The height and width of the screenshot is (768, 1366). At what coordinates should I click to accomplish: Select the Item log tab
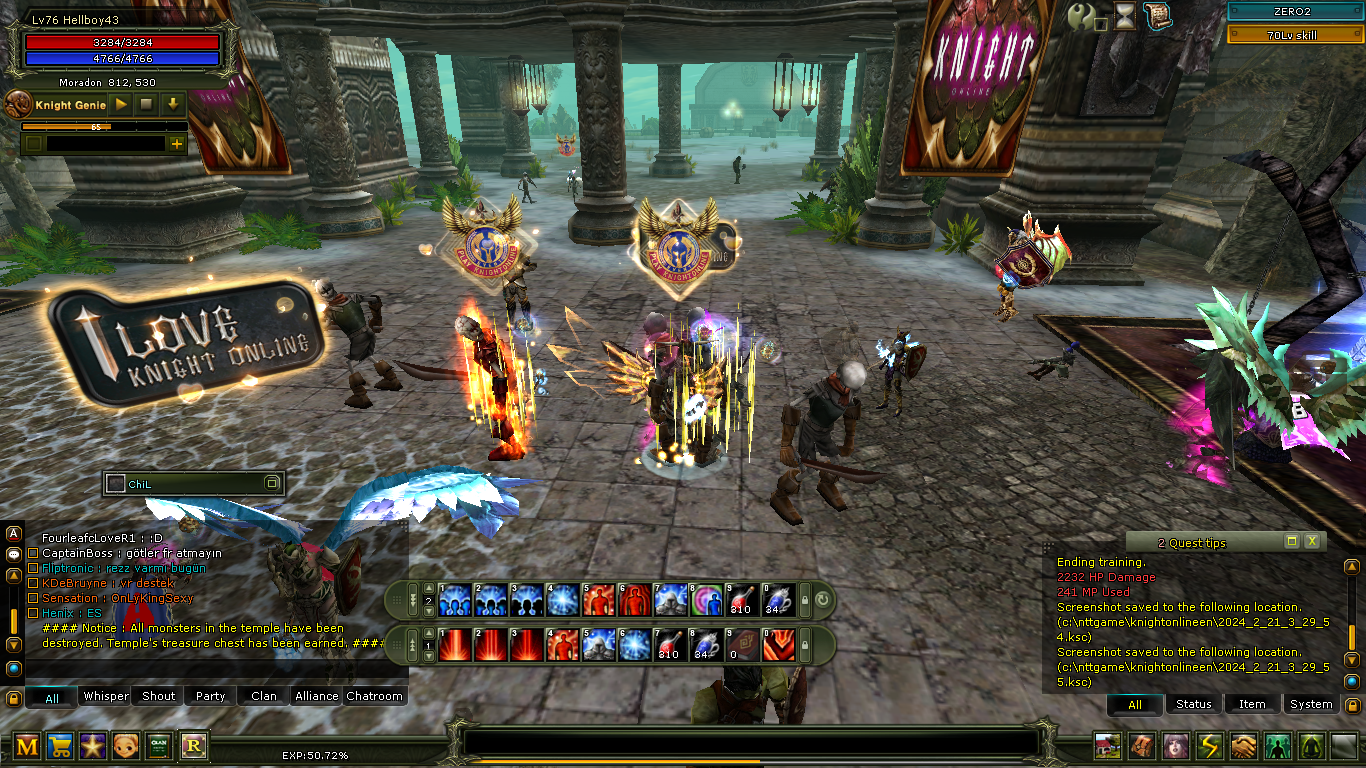click(1252, 704)
